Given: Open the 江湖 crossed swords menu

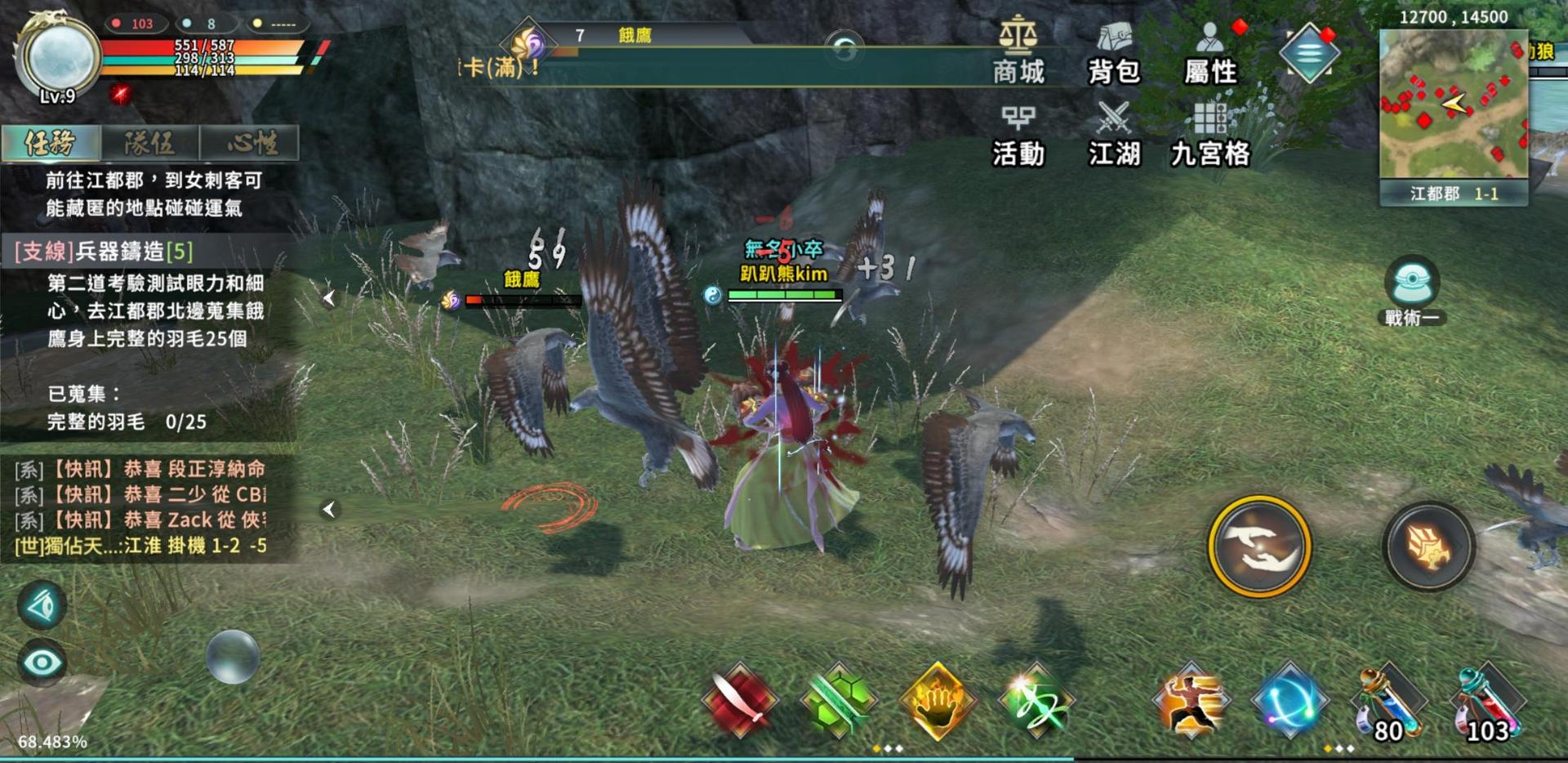Looking at the screenshot, I should point(1113,135).
